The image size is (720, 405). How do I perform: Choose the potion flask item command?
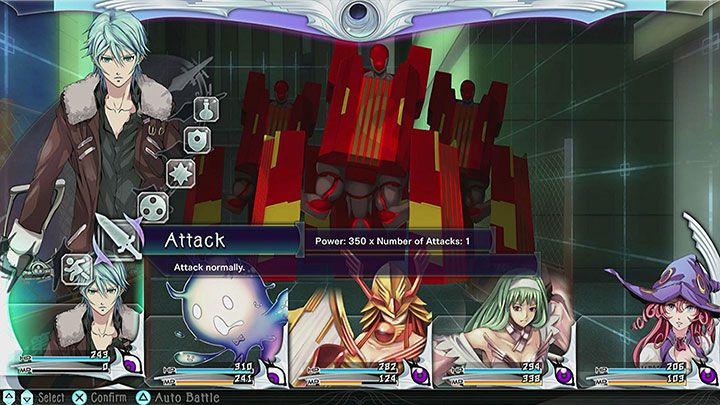pos(203,109)
